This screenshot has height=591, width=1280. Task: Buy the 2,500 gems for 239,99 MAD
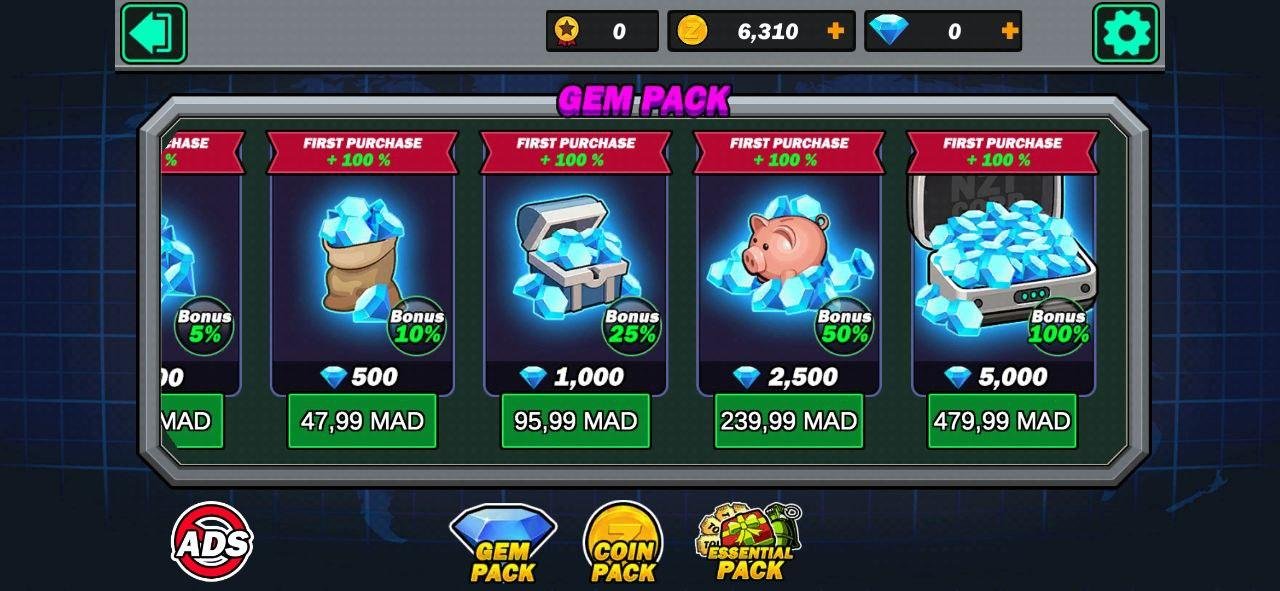click(788, 421)
